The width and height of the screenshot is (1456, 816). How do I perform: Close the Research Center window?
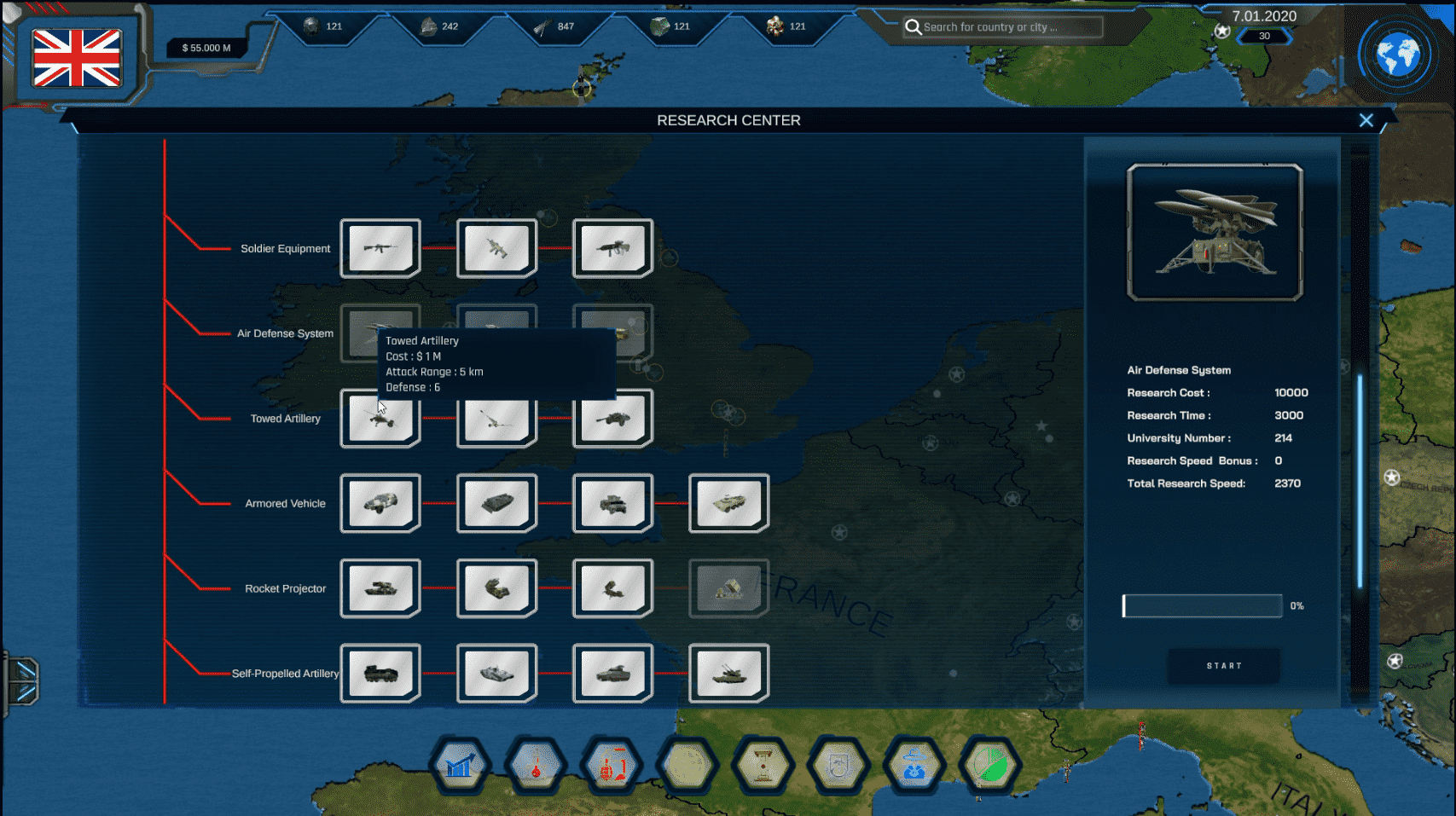[x=1366, y=121]
